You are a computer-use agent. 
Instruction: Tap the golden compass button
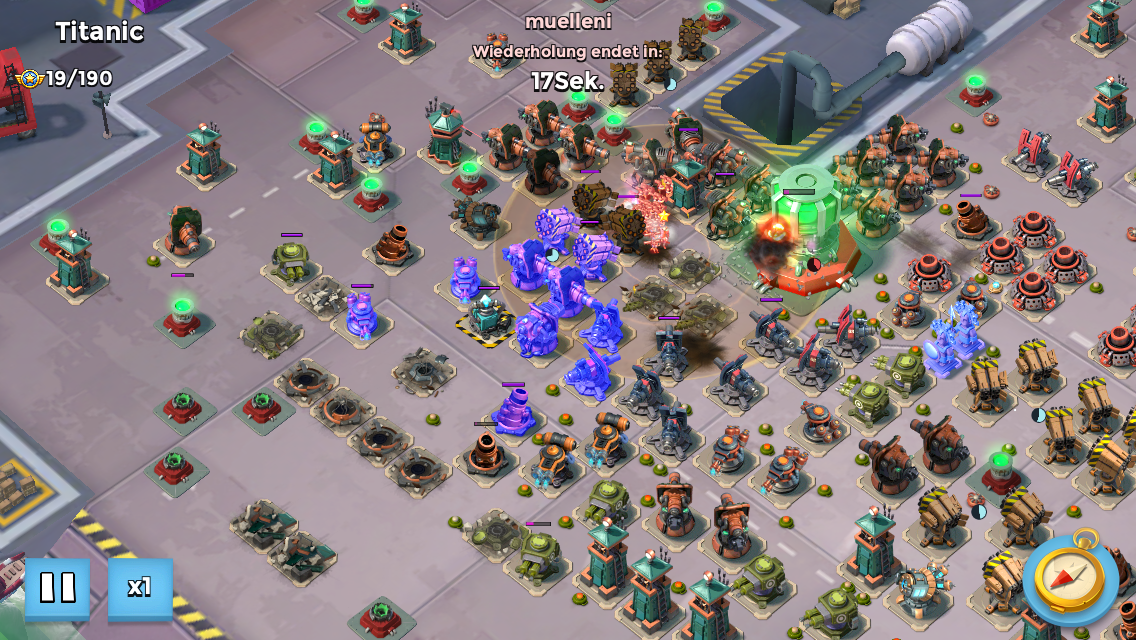(x=1069, y=577)
